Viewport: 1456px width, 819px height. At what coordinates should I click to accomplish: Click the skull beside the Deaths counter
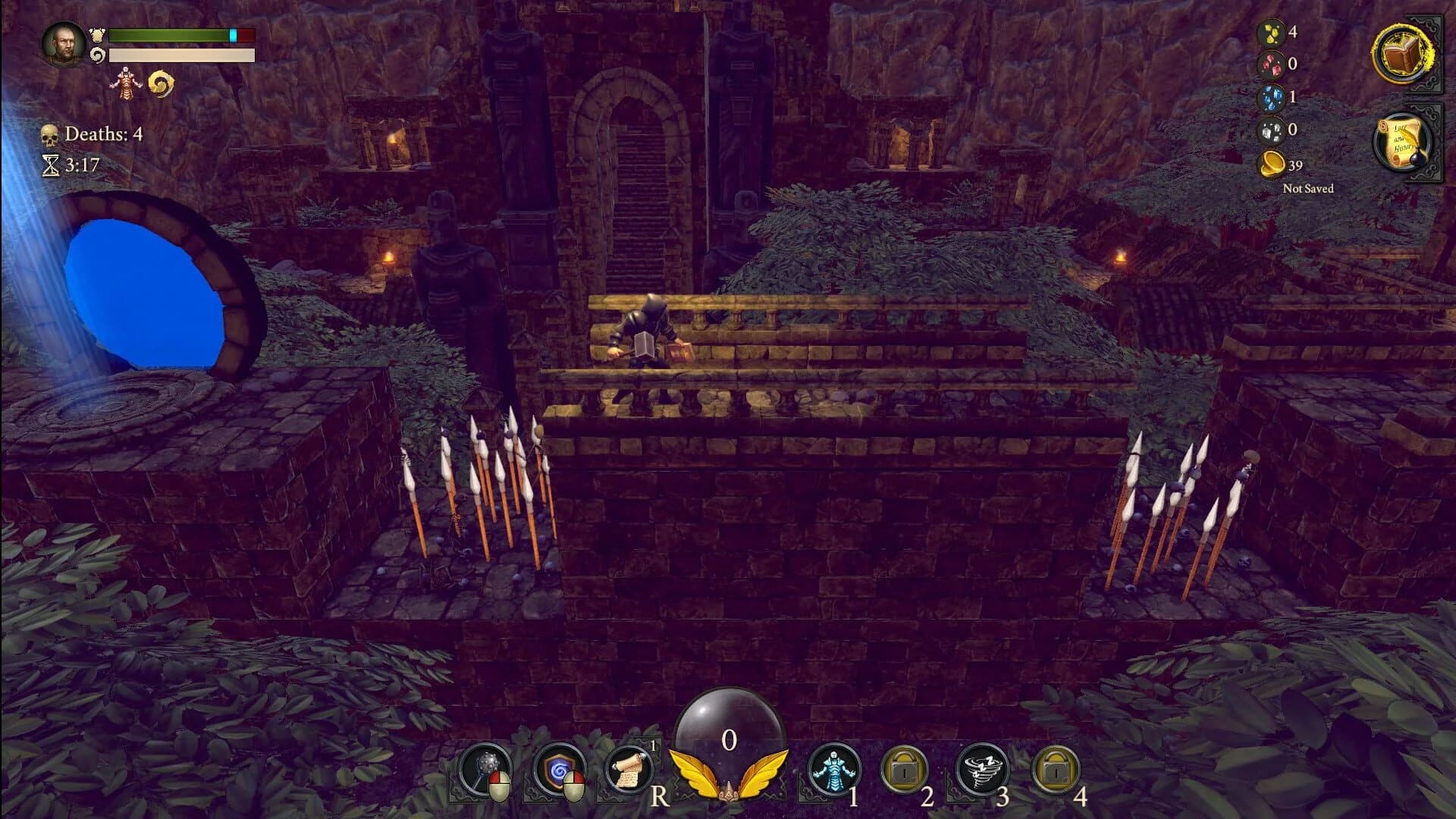(48, 134)
